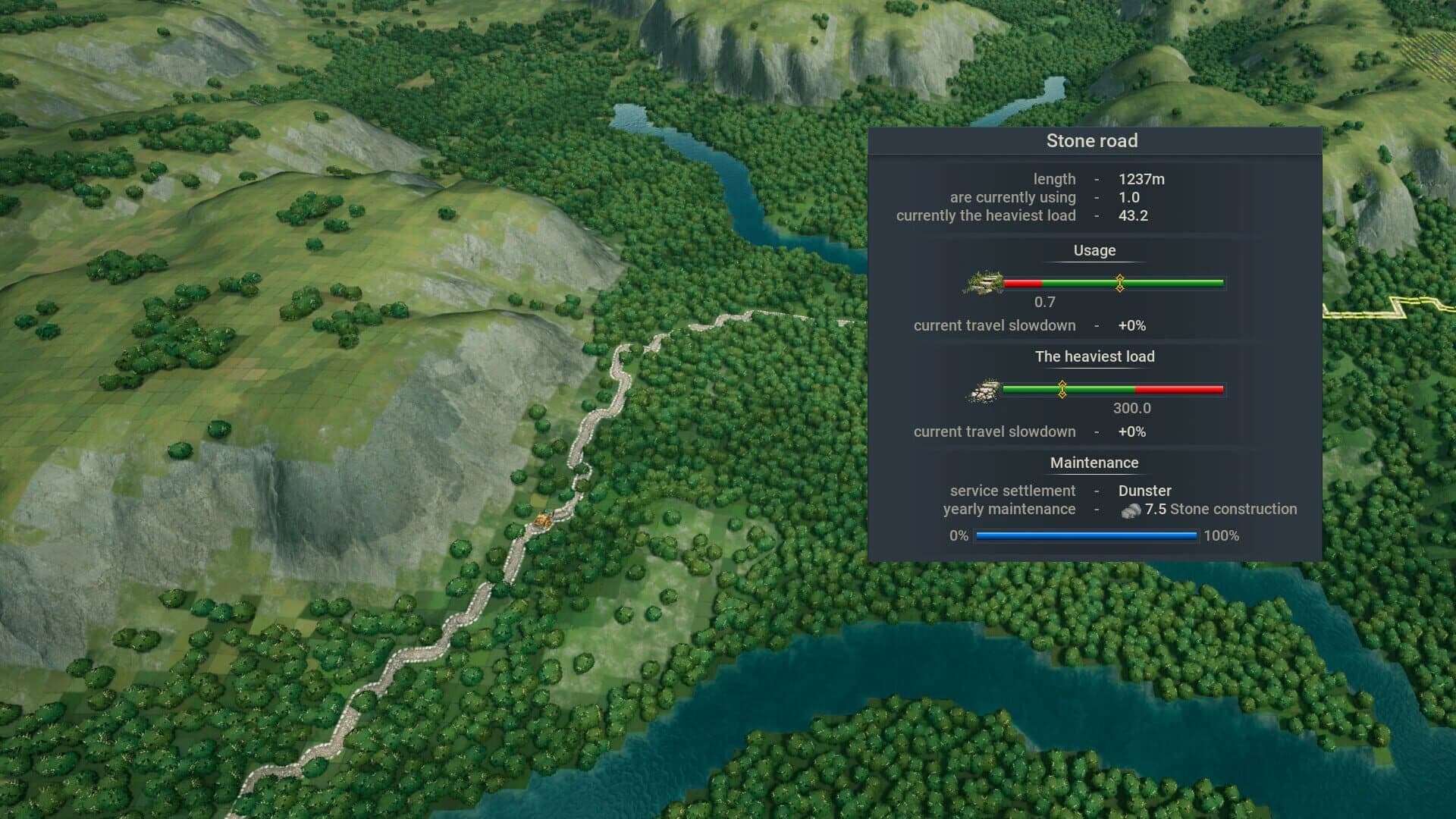Collapse the Maintenance section header
The width and height of the screenshot is (1456, 819).
tap(1094, 463)
